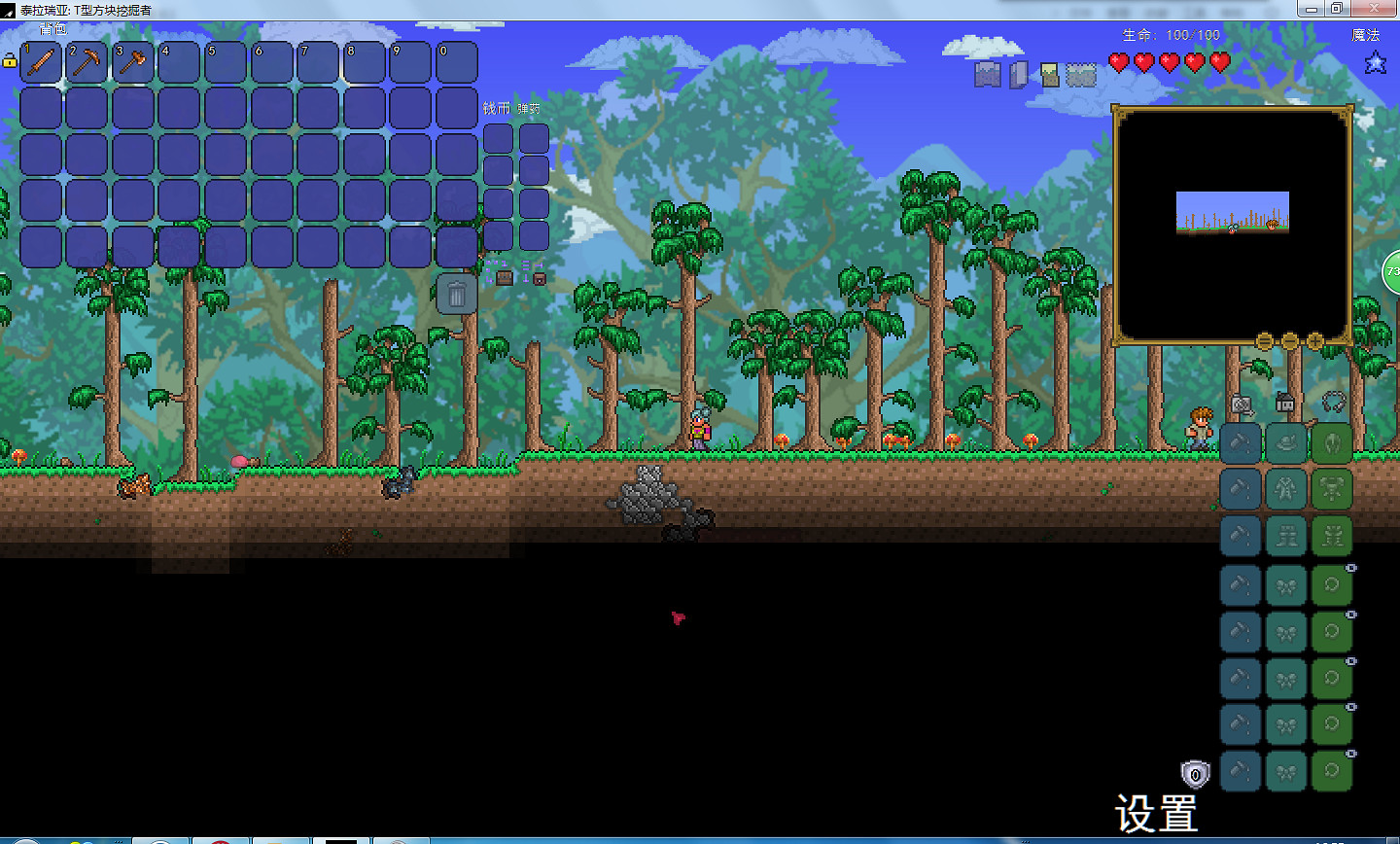The image size is (1400, 844).
Task: Click the leg armor equipment slot
Action: pyautogui.click(x=1332, y=536)
